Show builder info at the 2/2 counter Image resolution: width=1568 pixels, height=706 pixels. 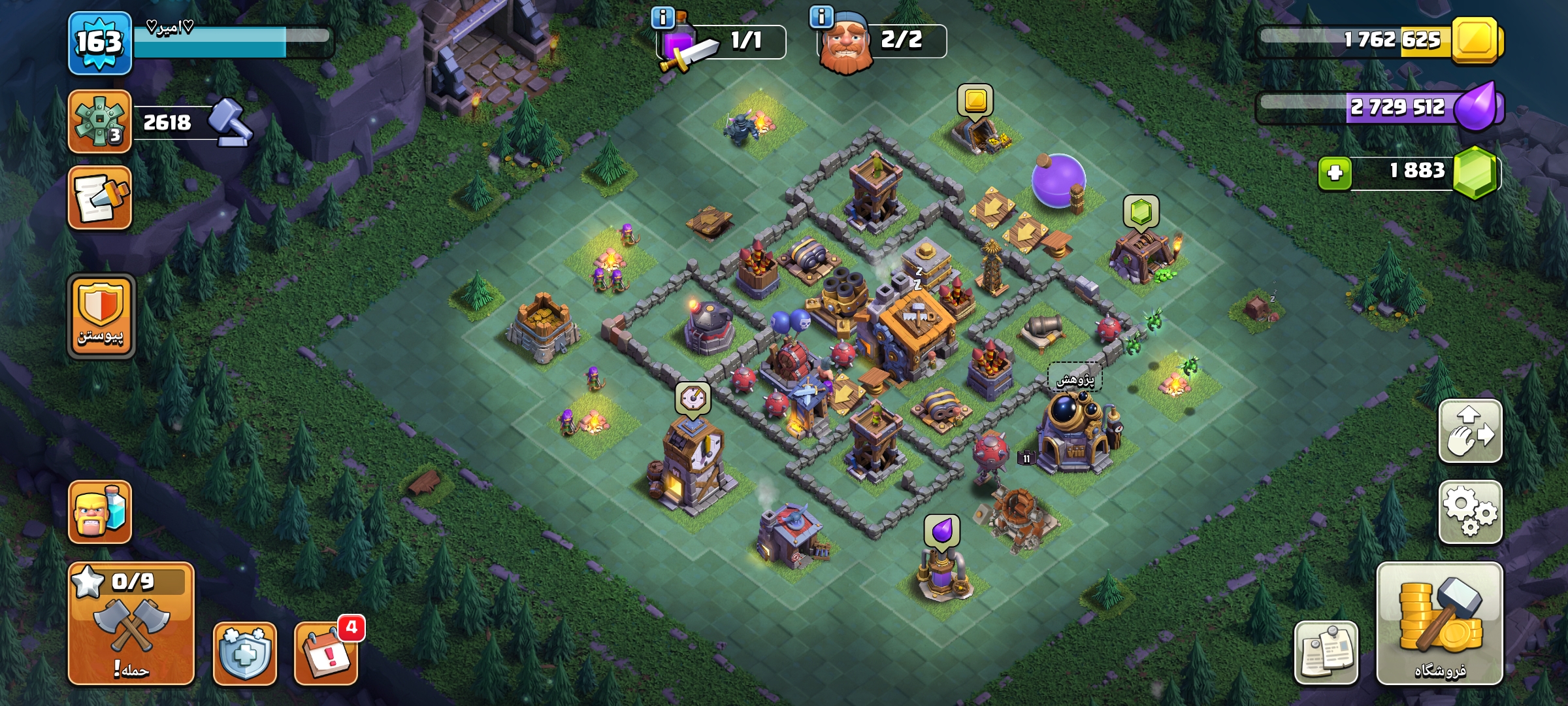pos(821,16)
